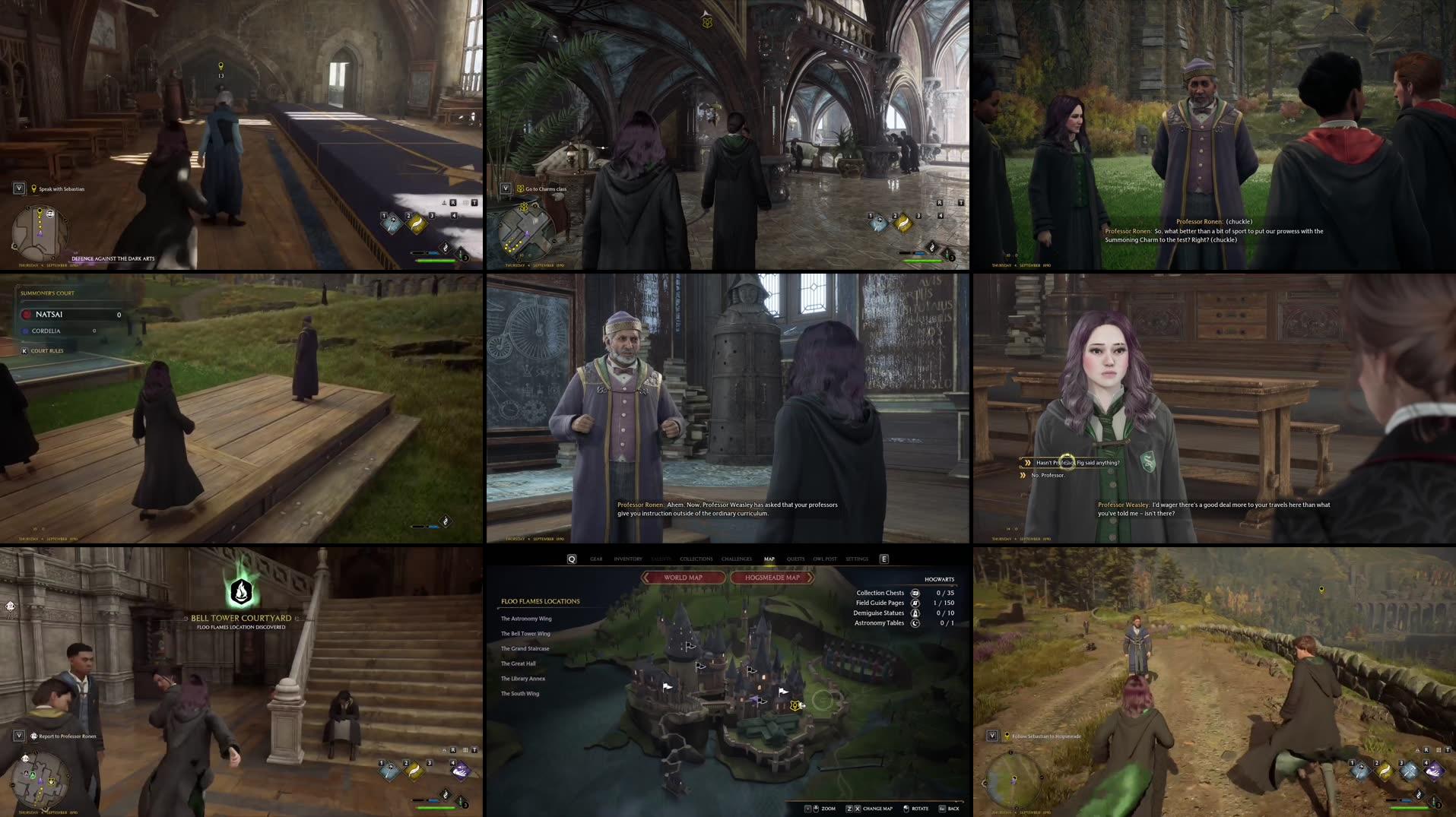The height and width of the screenshot is (817, 1456).
Task: Click the E key icon after Settings tab
Action: [x=883, y=559]
